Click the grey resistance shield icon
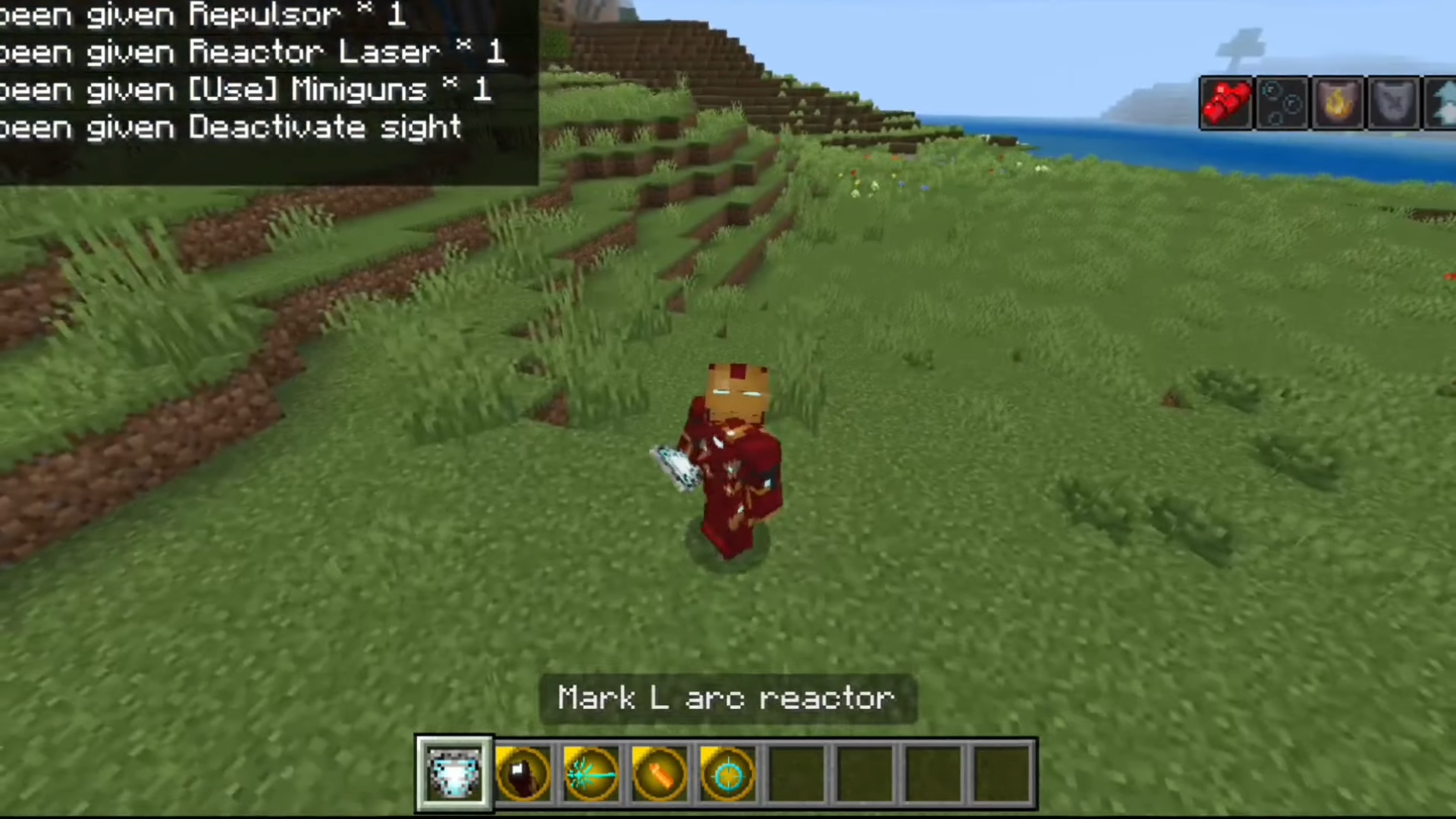 (x=1394, y=102)
